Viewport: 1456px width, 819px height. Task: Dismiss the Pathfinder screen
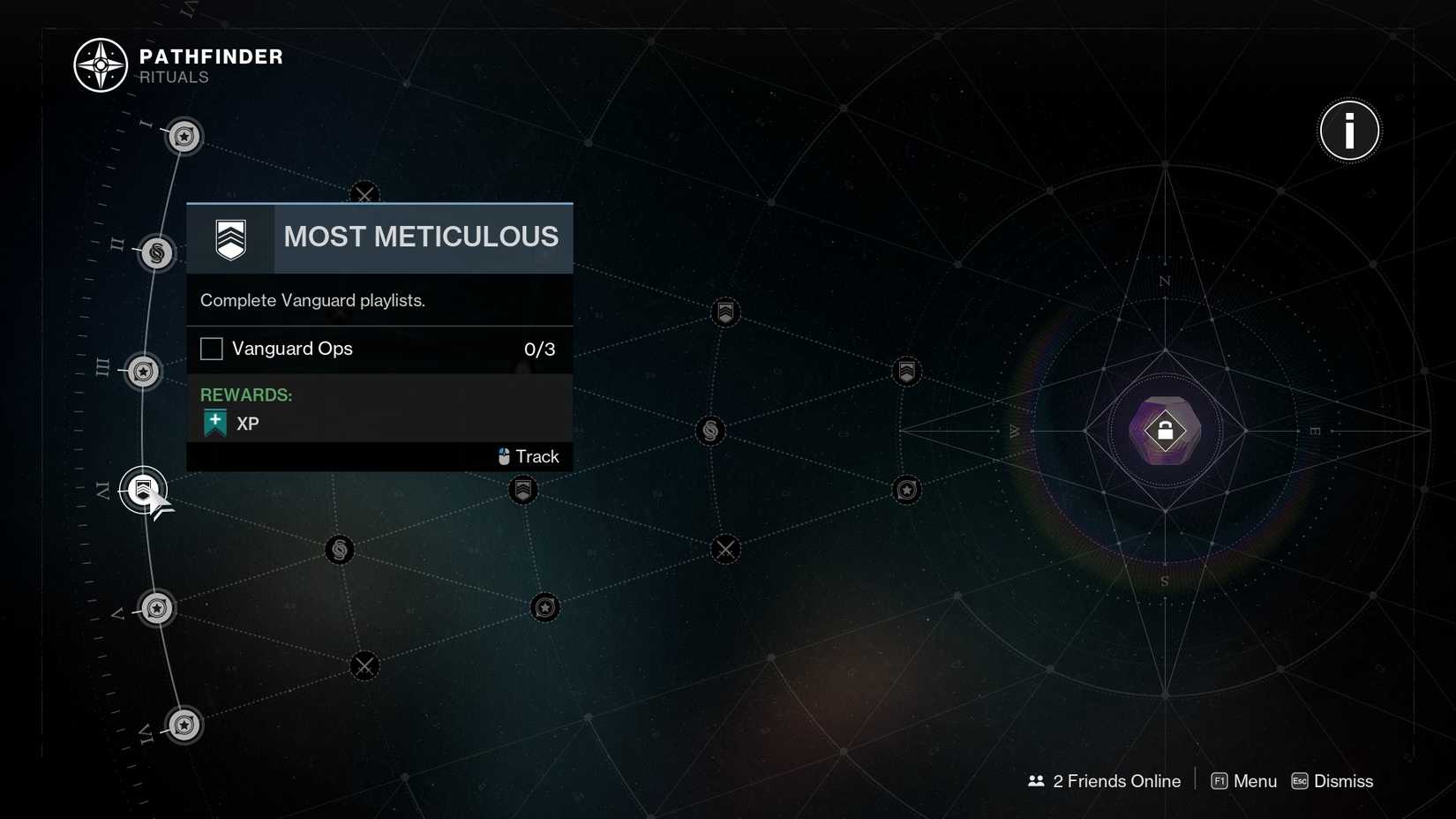[x=1332, y=781]
